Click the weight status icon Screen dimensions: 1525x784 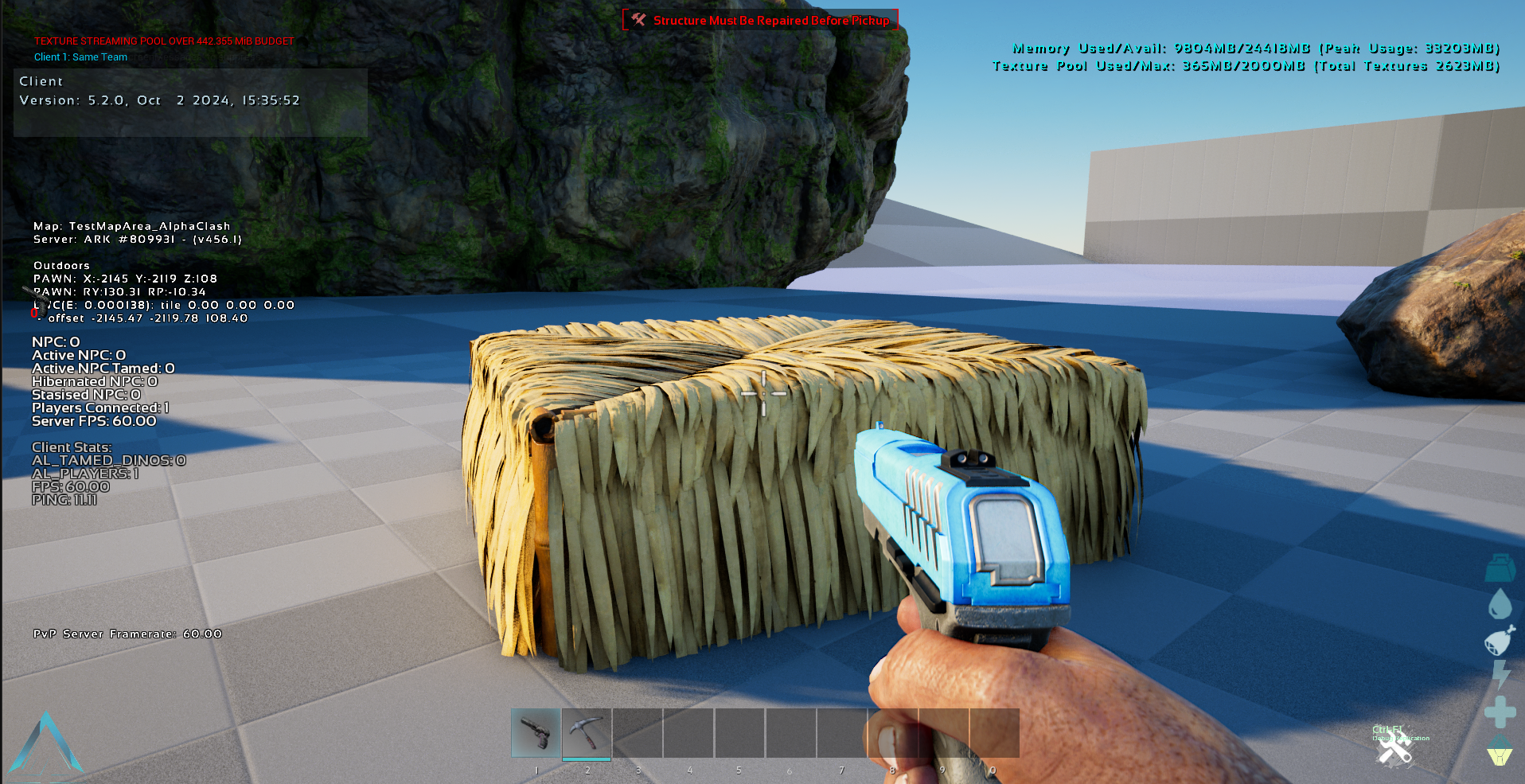tap(1500, 568)
